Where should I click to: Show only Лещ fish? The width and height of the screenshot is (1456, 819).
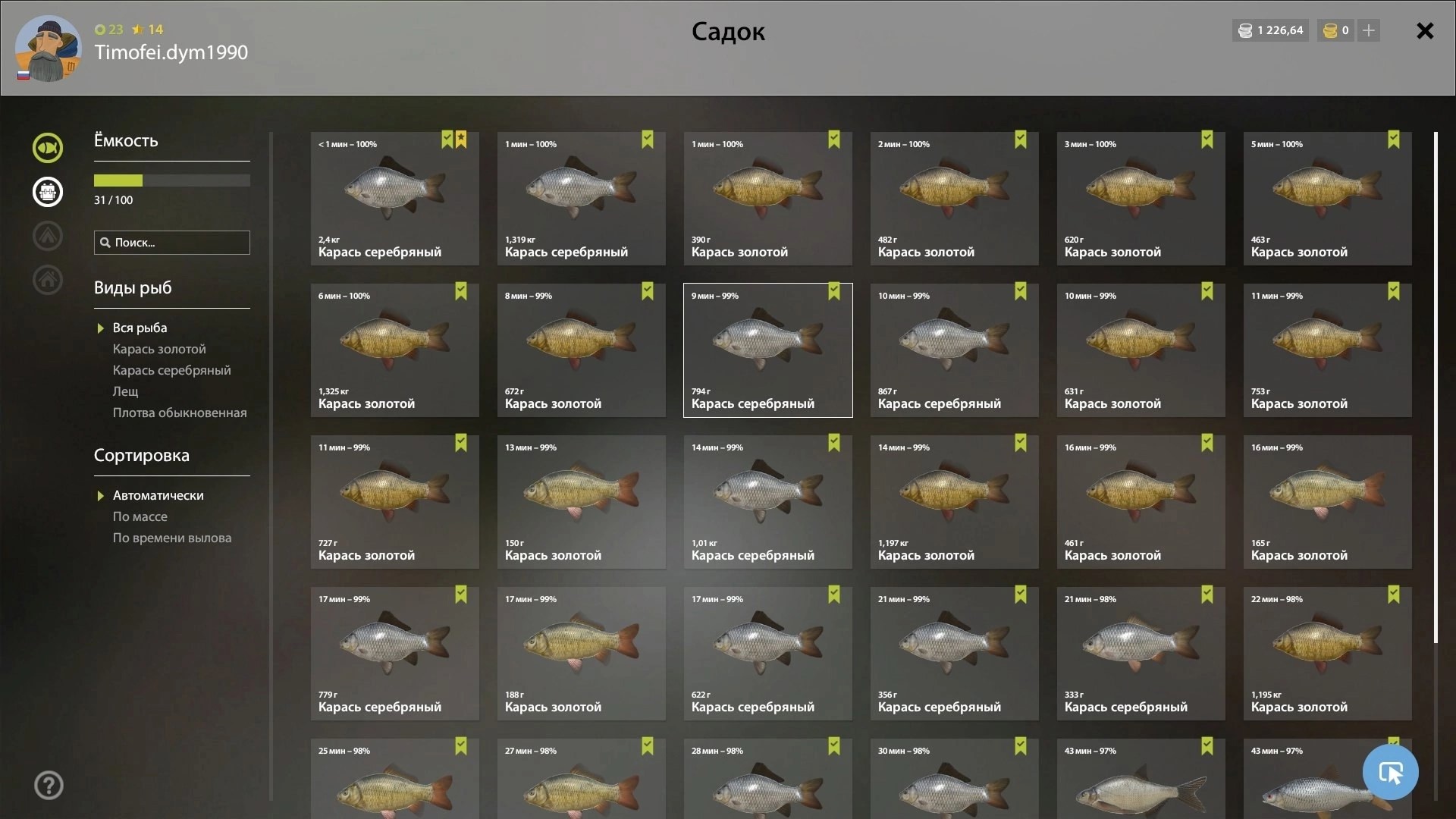tap(126, 391)
